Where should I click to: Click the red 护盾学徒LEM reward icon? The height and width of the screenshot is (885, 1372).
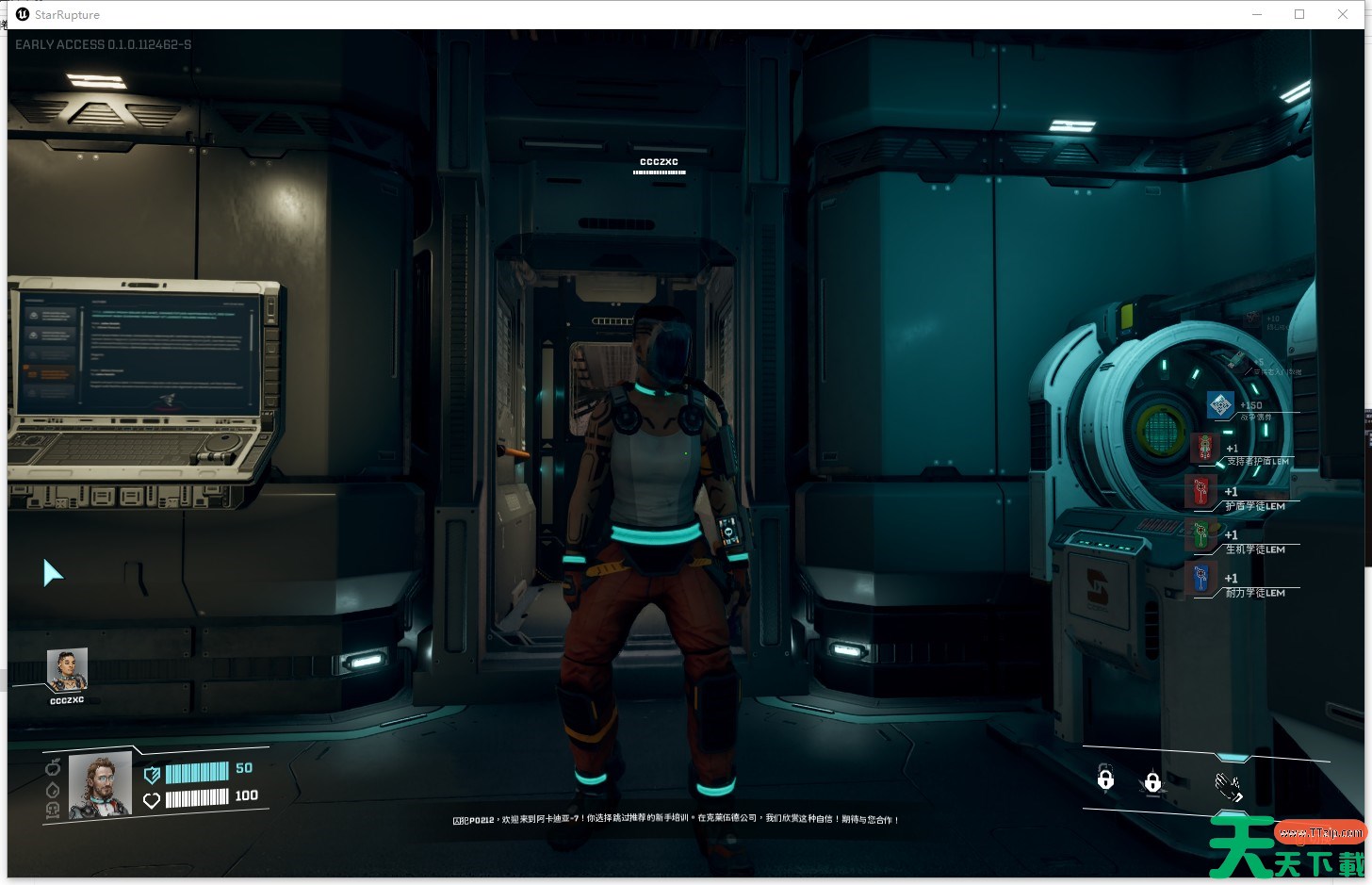[x=1200, y=491]
